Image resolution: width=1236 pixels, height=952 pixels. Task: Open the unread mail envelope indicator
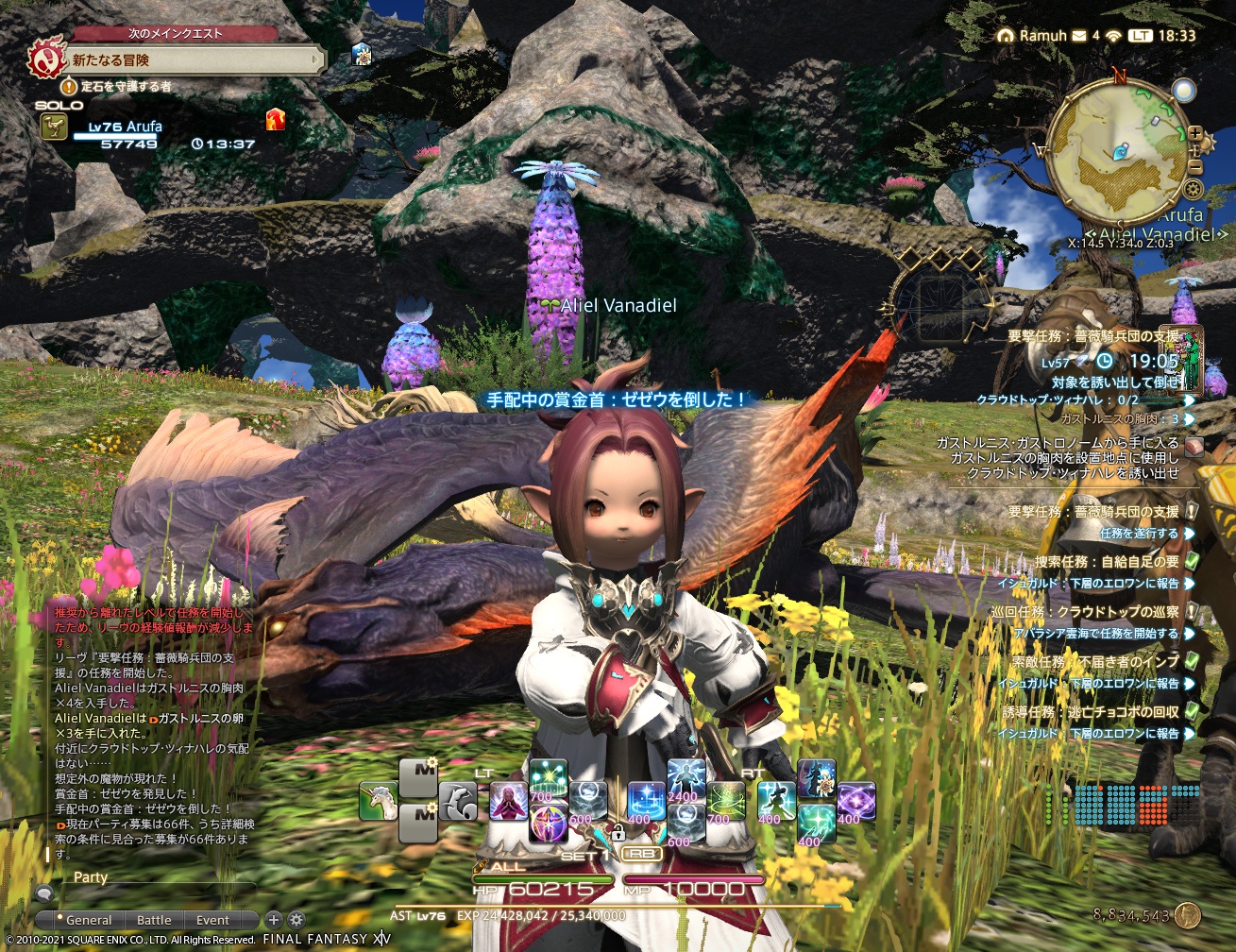(x=1079, y=36)
